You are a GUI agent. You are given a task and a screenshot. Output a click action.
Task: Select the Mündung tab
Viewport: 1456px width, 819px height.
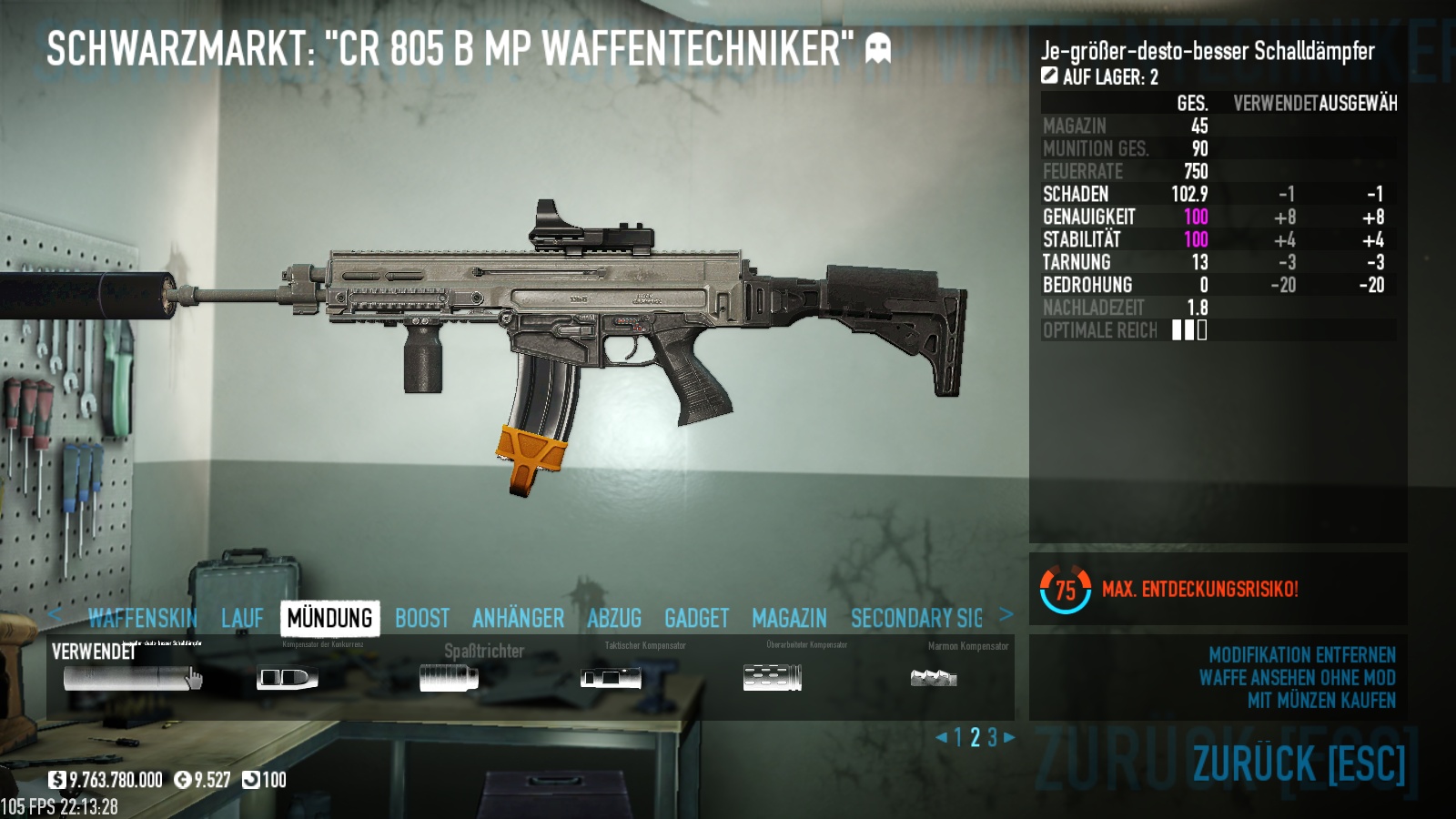coord(329,619)
